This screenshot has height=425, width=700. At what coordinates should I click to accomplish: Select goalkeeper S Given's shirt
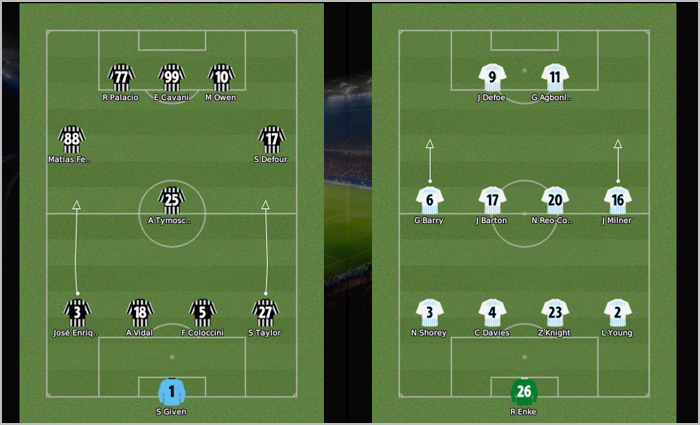[172, 391]
